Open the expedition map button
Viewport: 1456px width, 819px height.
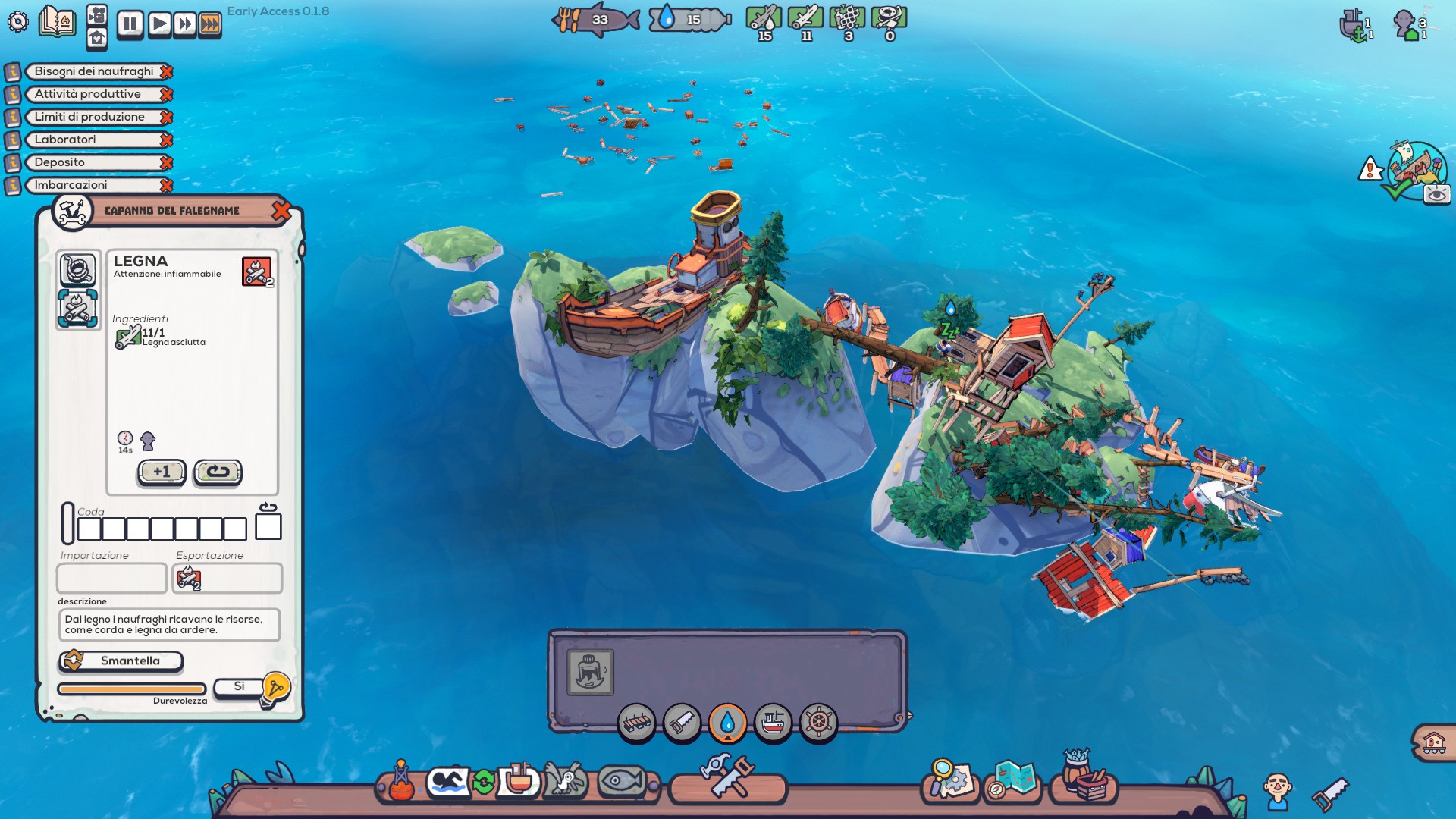pyautogui.click(x=1013, y=781)
